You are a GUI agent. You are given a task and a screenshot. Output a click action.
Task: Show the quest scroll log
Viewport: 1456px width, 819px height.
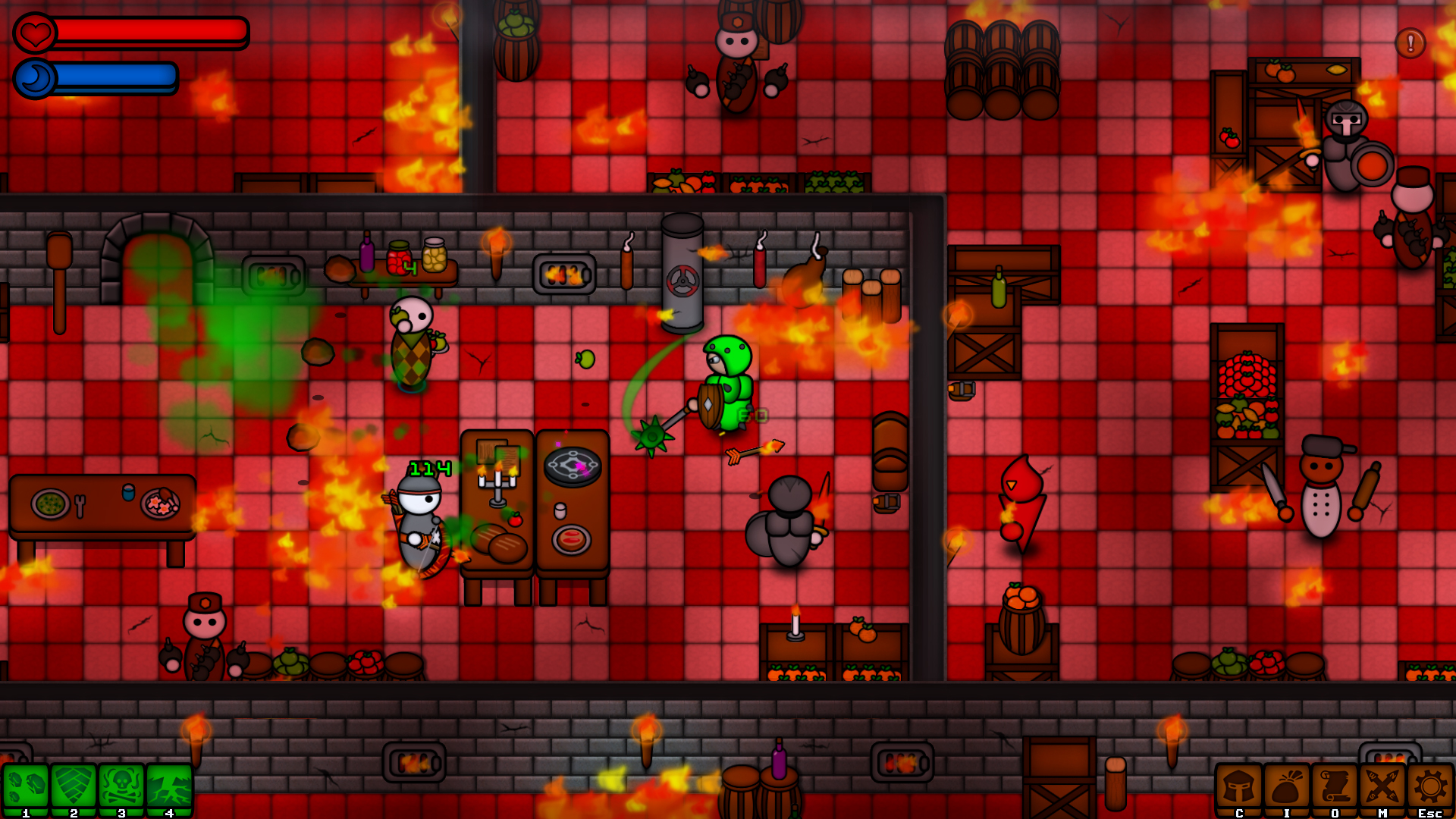pos(1335,789)
